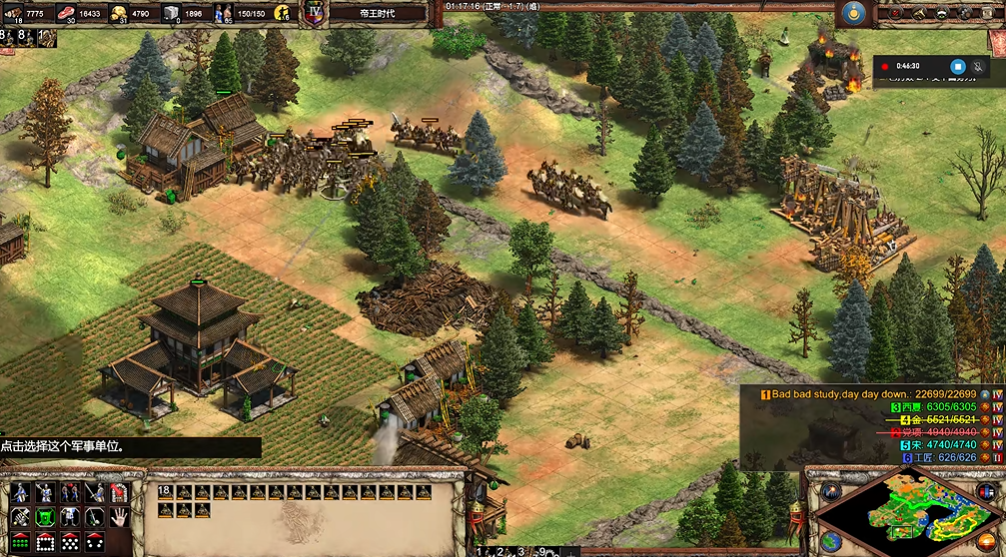The height and width of the screenshot is (557, 1006).
Task: Click the horn icon in top bar
Action: pyautogui.click(x=921, y=13)
